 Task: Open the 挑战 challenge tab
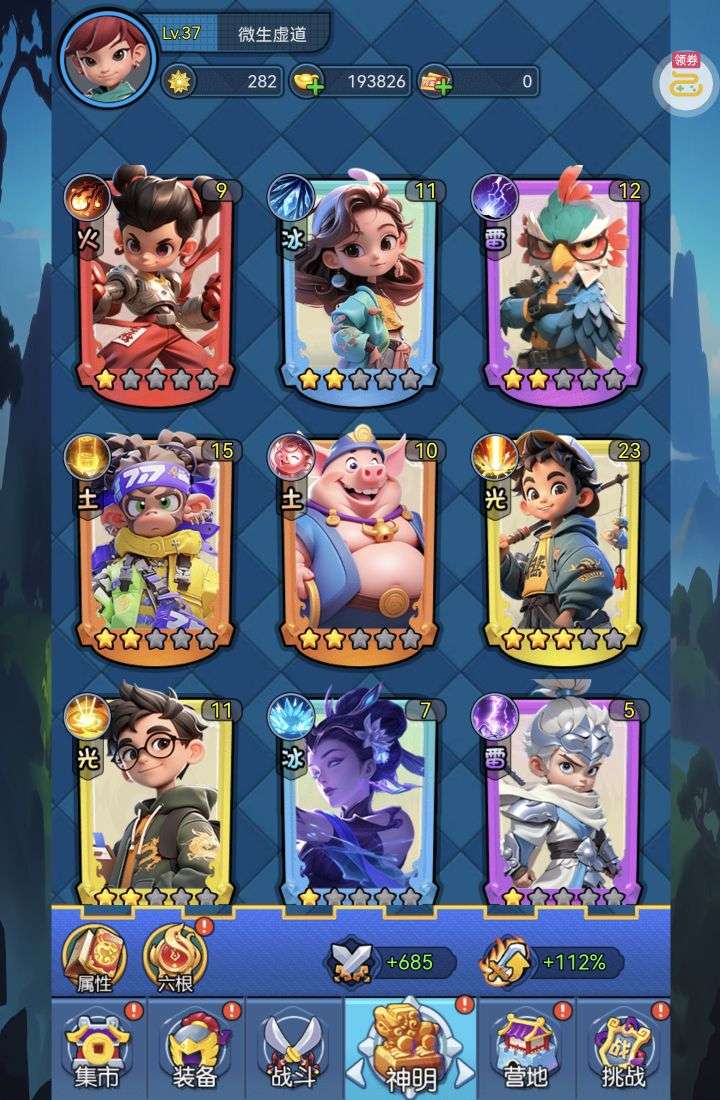tap(622, 1048)
